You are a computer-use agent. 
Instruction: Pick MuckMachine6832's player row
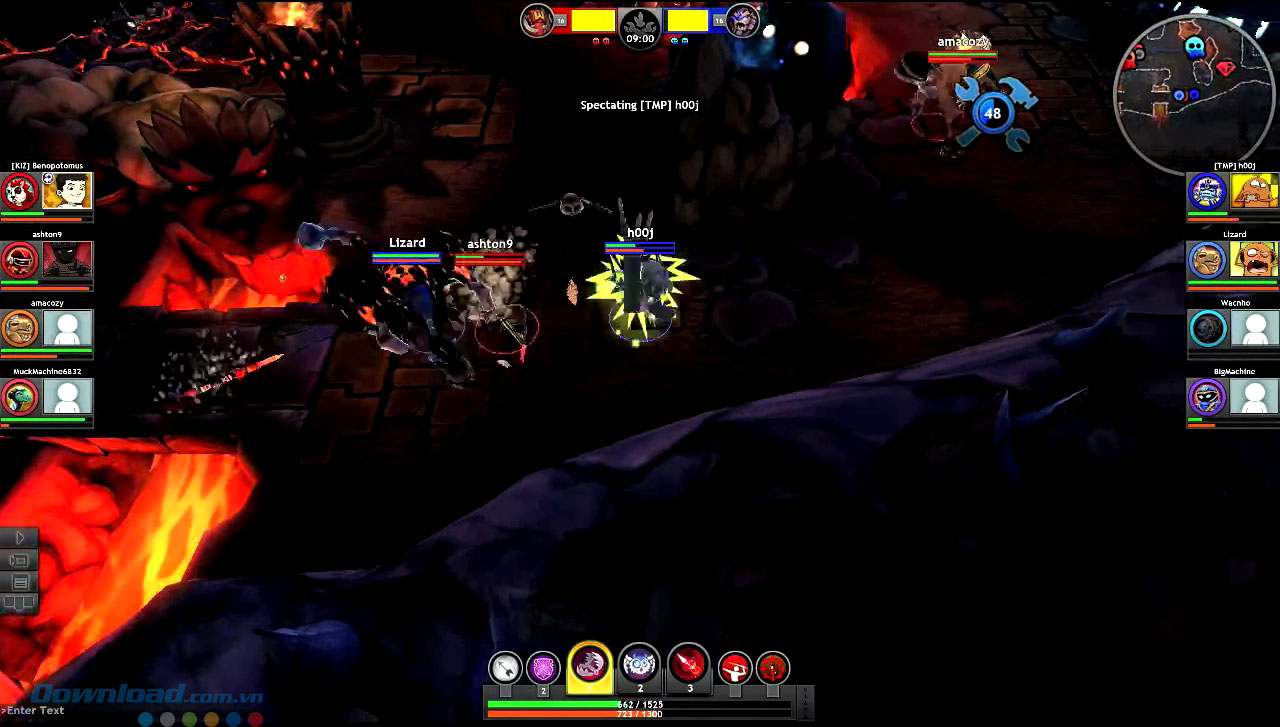[x=47, y=397]
